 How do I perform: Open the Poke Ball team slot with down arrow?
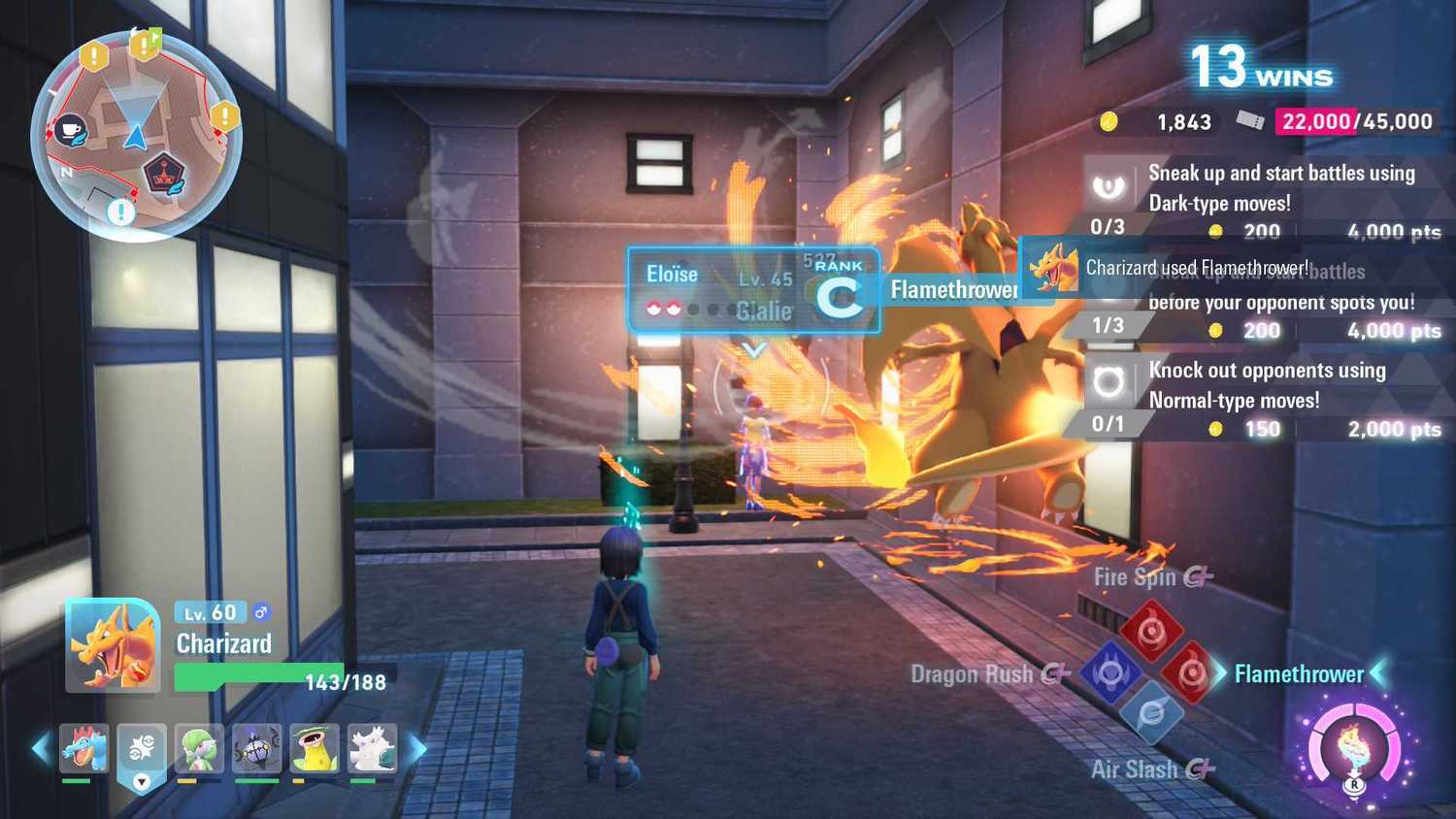point(142,752)
